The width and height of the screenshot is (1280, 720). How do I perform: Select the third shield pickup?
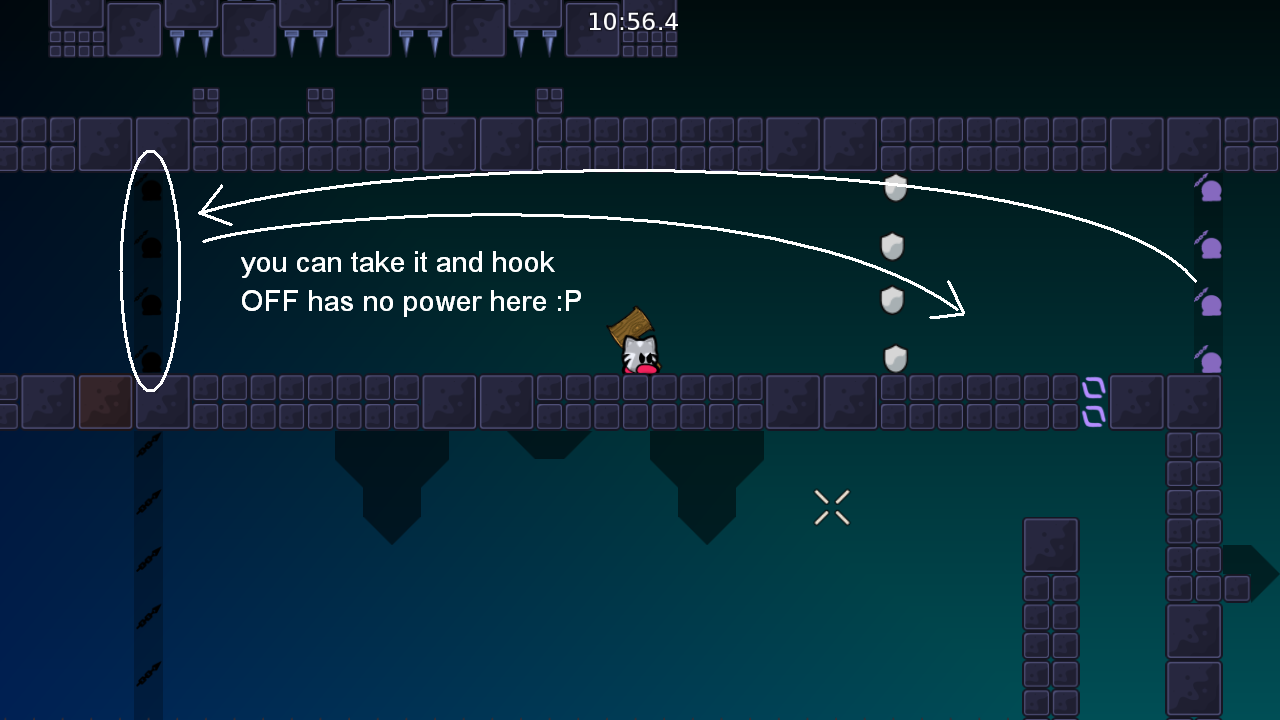894,300
